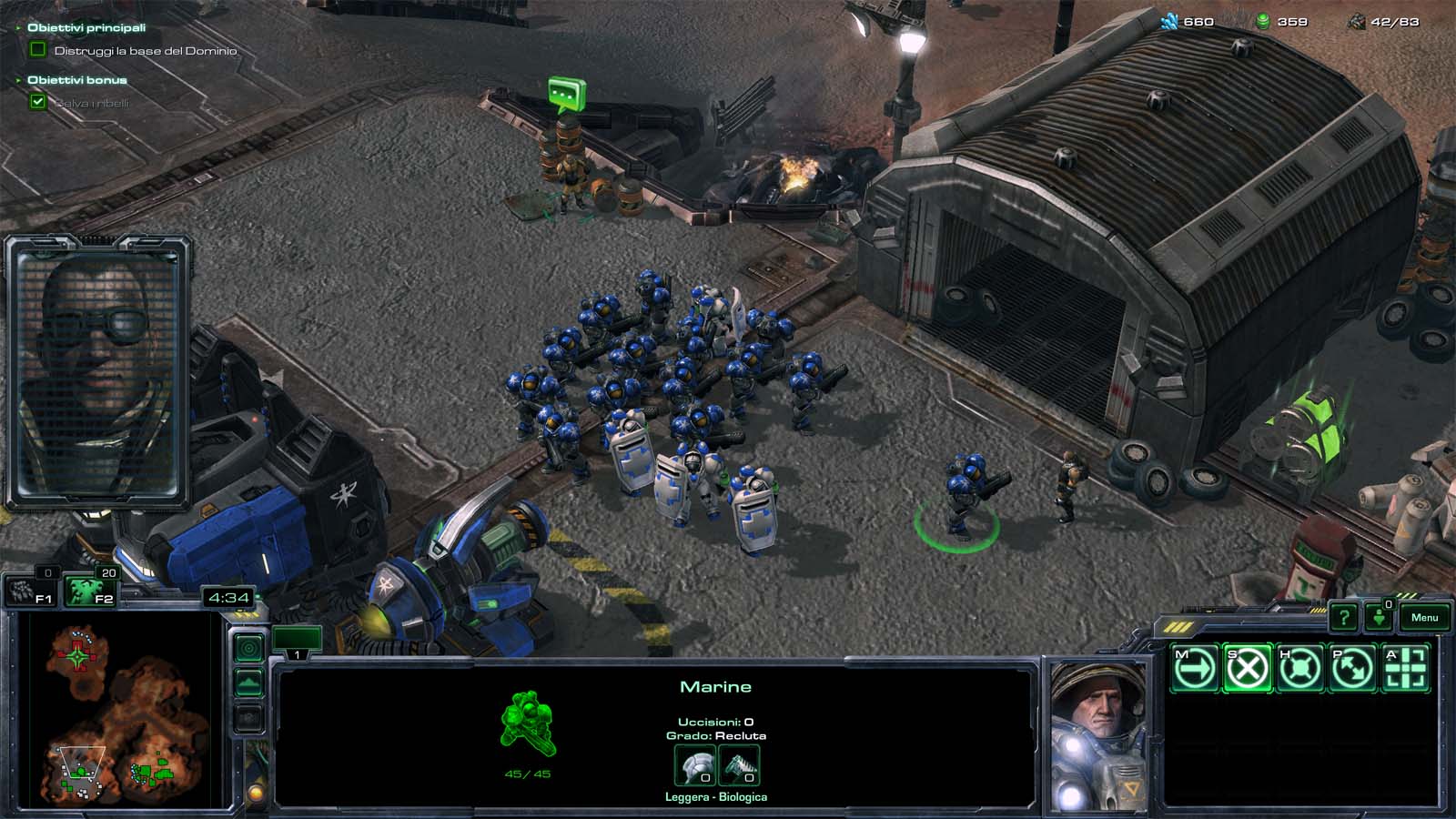1456x819 pixels.
Task: Toggle the minimap terrain view
Action: click(248, 683)
